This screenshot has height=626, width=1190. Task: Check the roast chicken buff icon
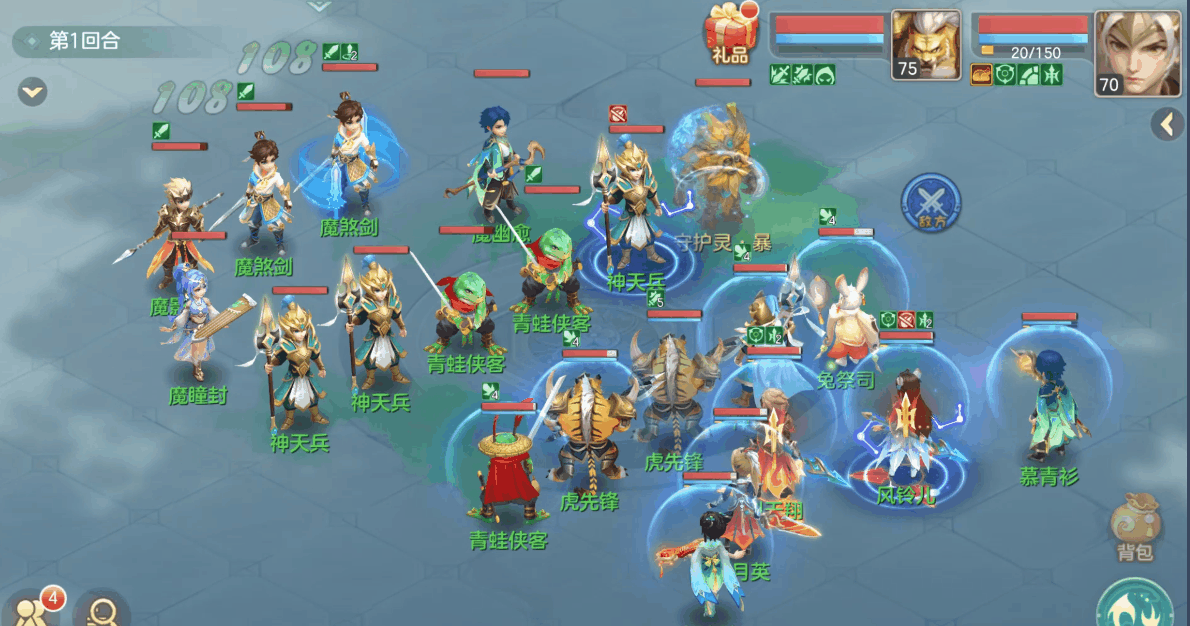click(981, 75)
